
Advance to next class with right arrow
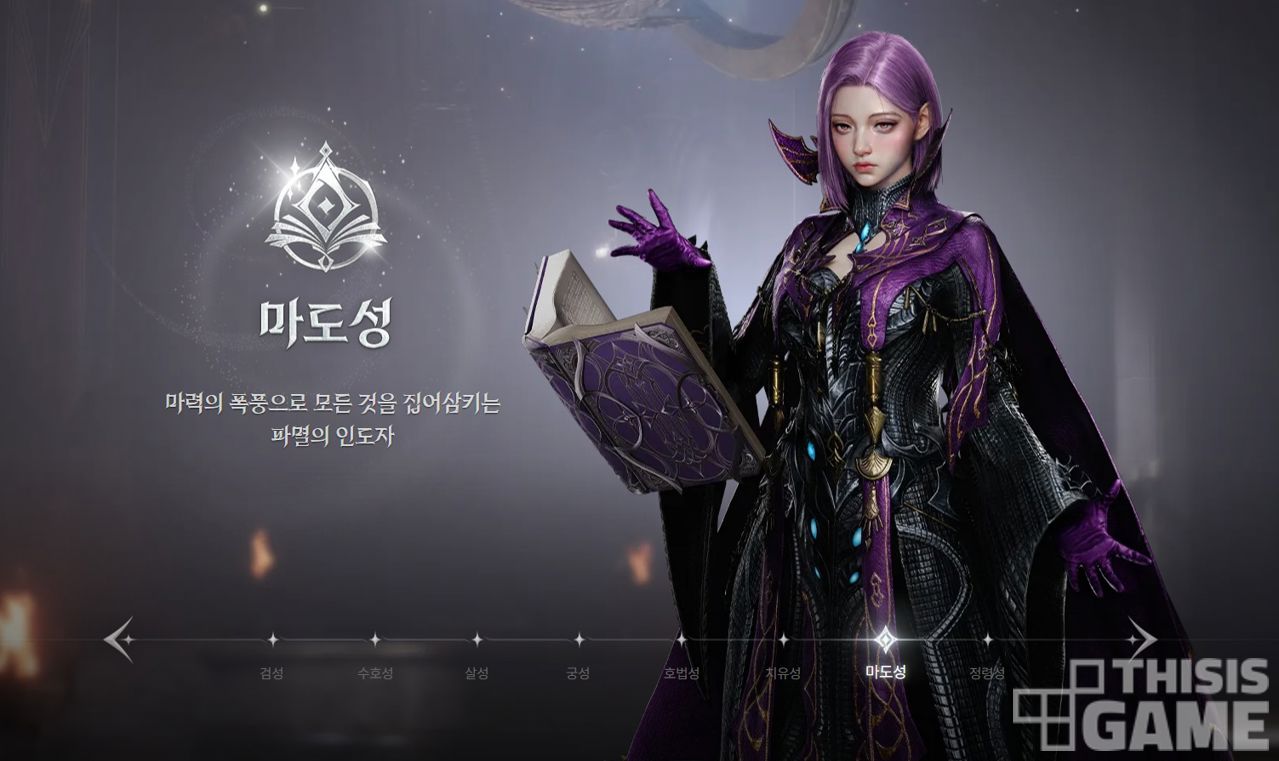pyautogui.click(x=1141, y=639)
